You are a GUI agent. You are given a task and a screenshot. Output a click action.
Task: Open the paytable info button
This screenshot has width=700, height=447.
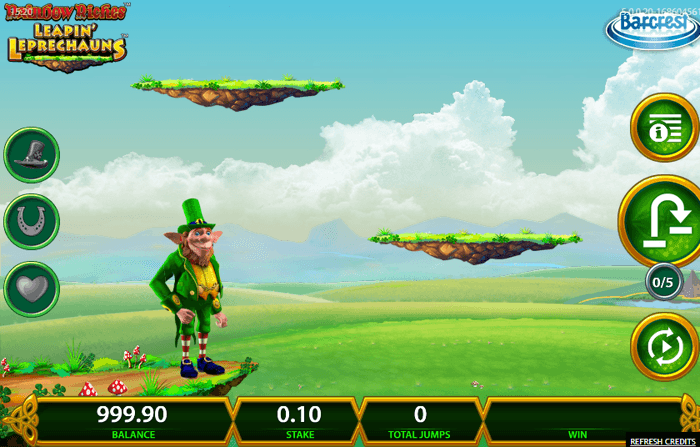(x=664, y=128)
